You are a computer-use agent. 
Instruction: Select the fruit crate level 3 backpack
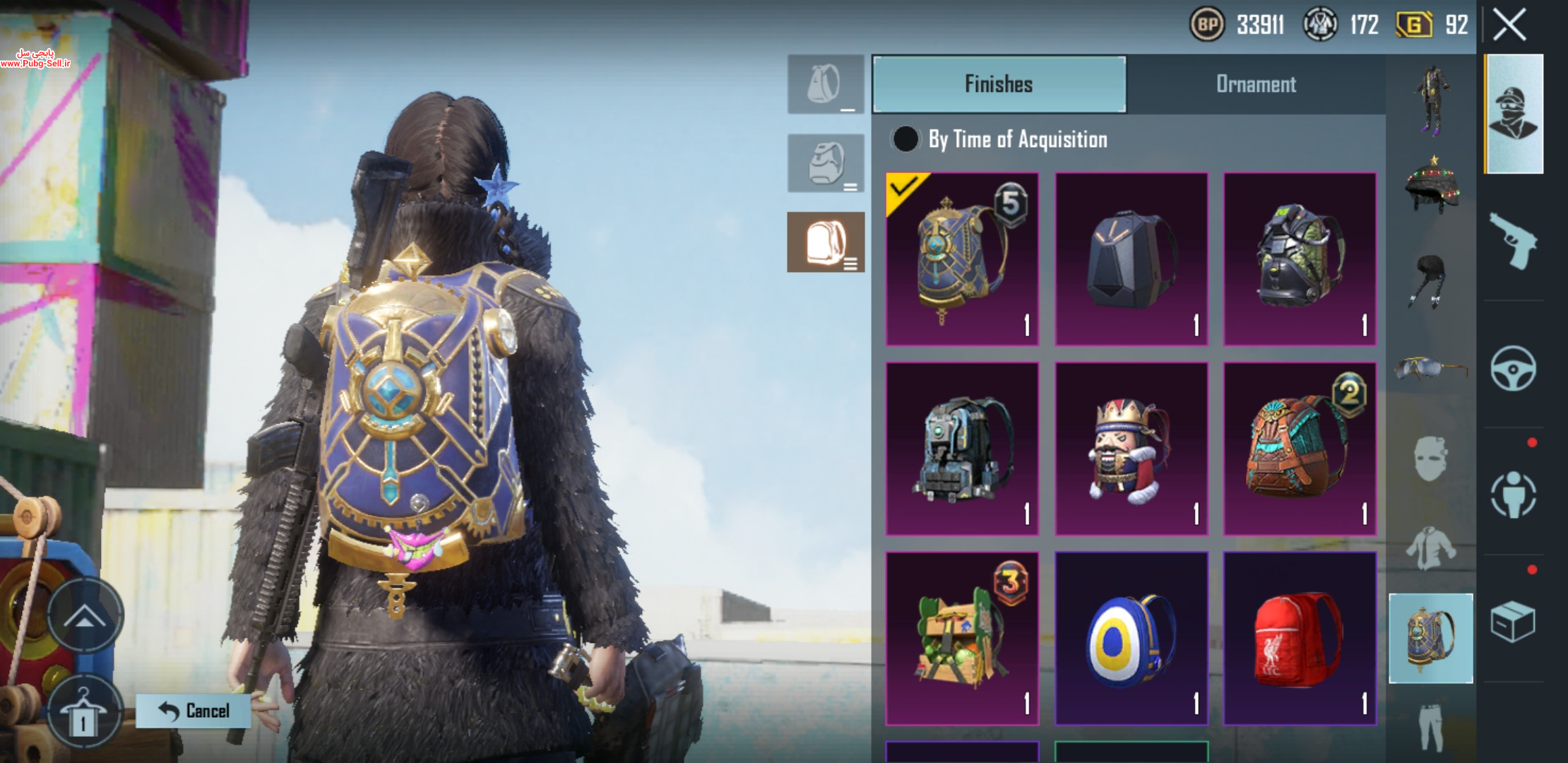pyautogui.click(x=962, y=639)
